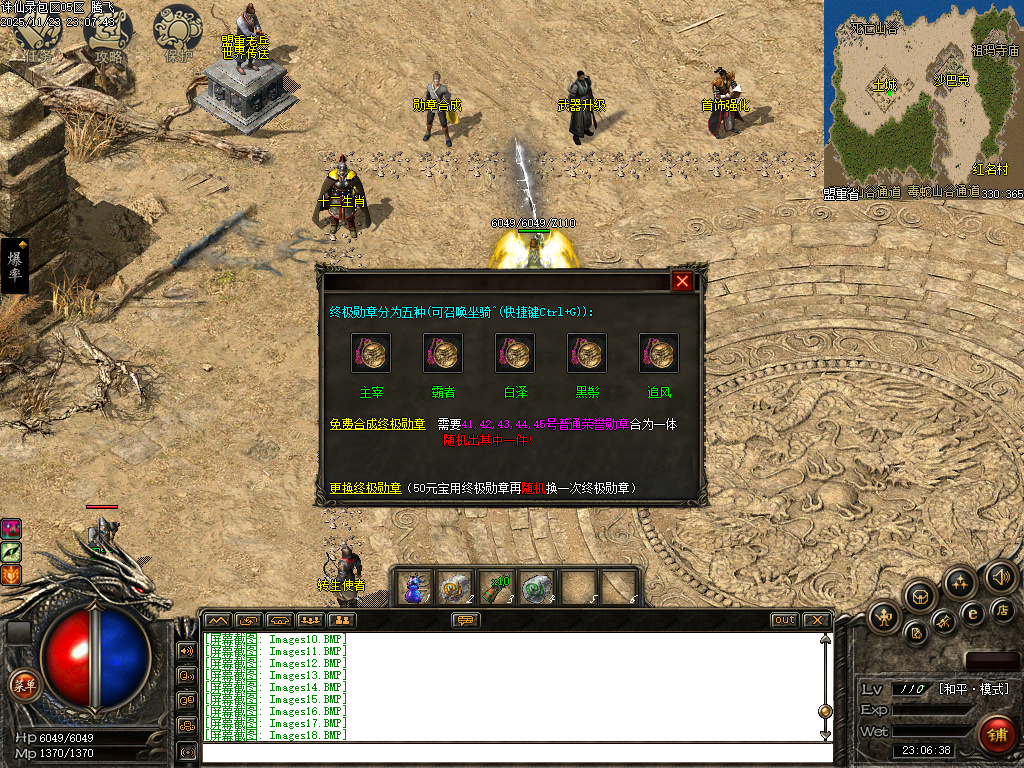Image resolution: width=1024 pixels, height=768 pixels.
Task: Close the ultimate medal dialog
Action: (682, 281)
